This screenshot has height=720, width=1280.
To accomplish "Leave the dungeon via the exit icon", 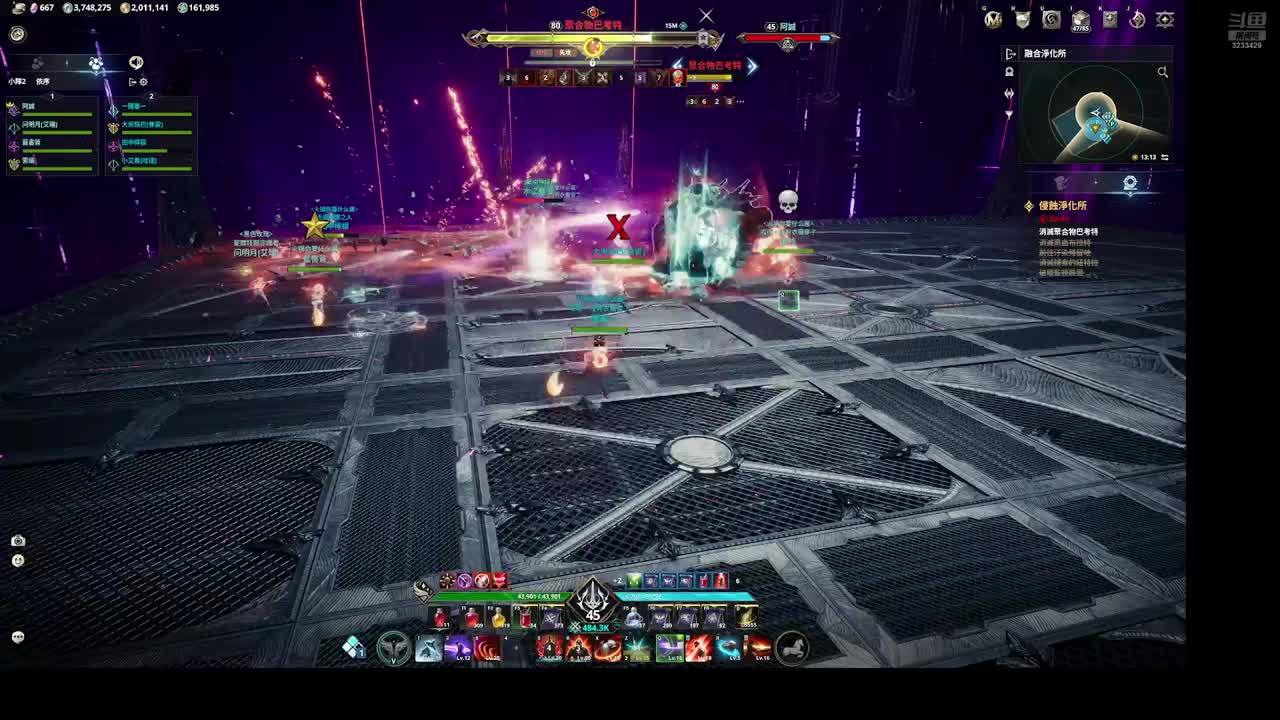I will (1010, 54).
